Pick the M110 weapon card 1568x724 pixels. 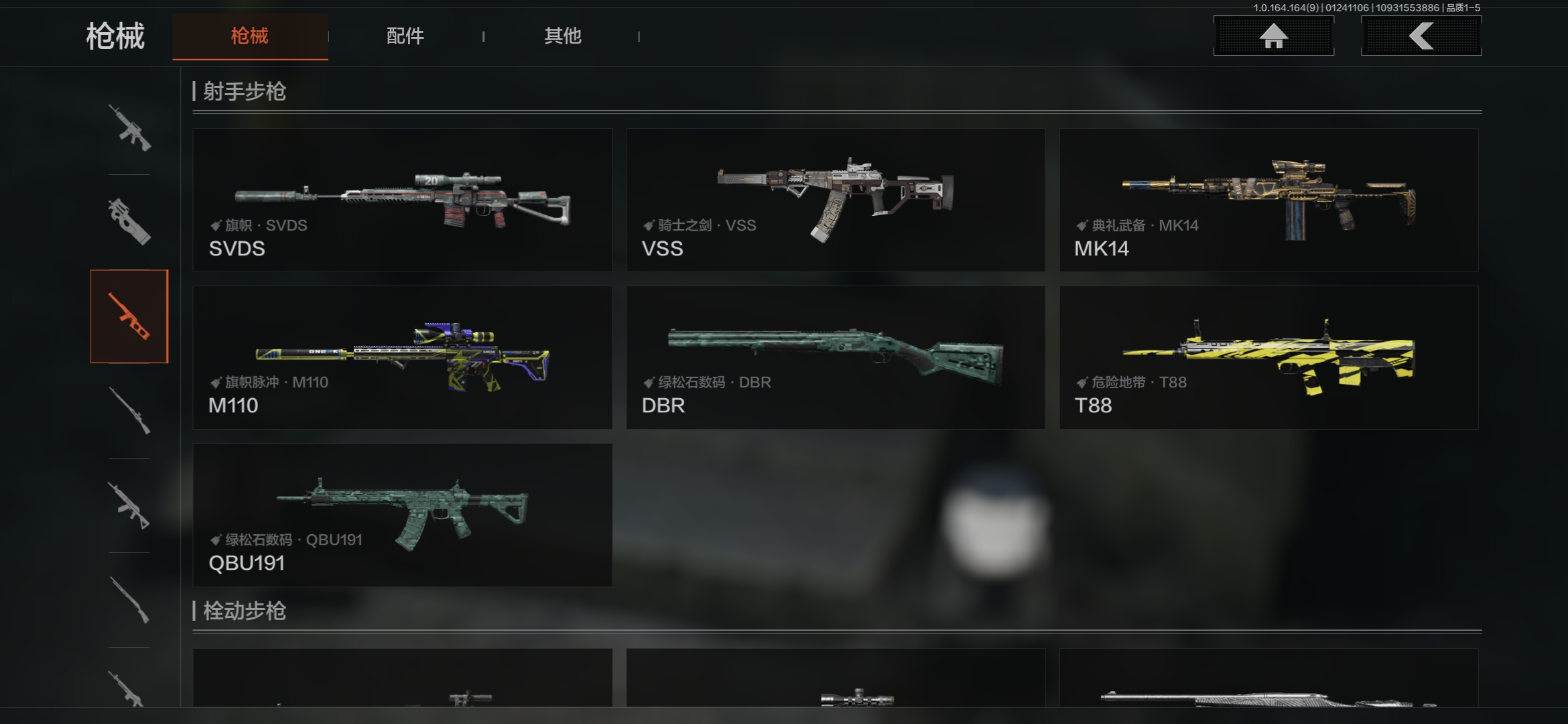402,357
